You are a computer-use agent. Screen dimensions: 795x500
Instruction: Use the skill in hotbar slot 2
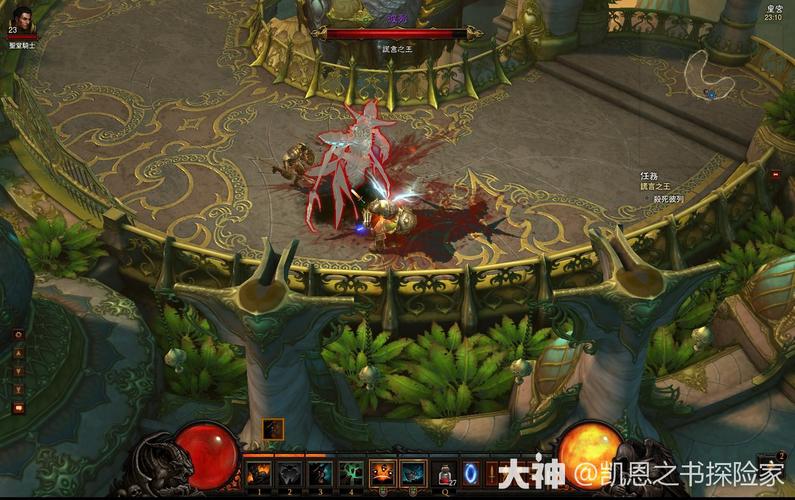point(289,473)
